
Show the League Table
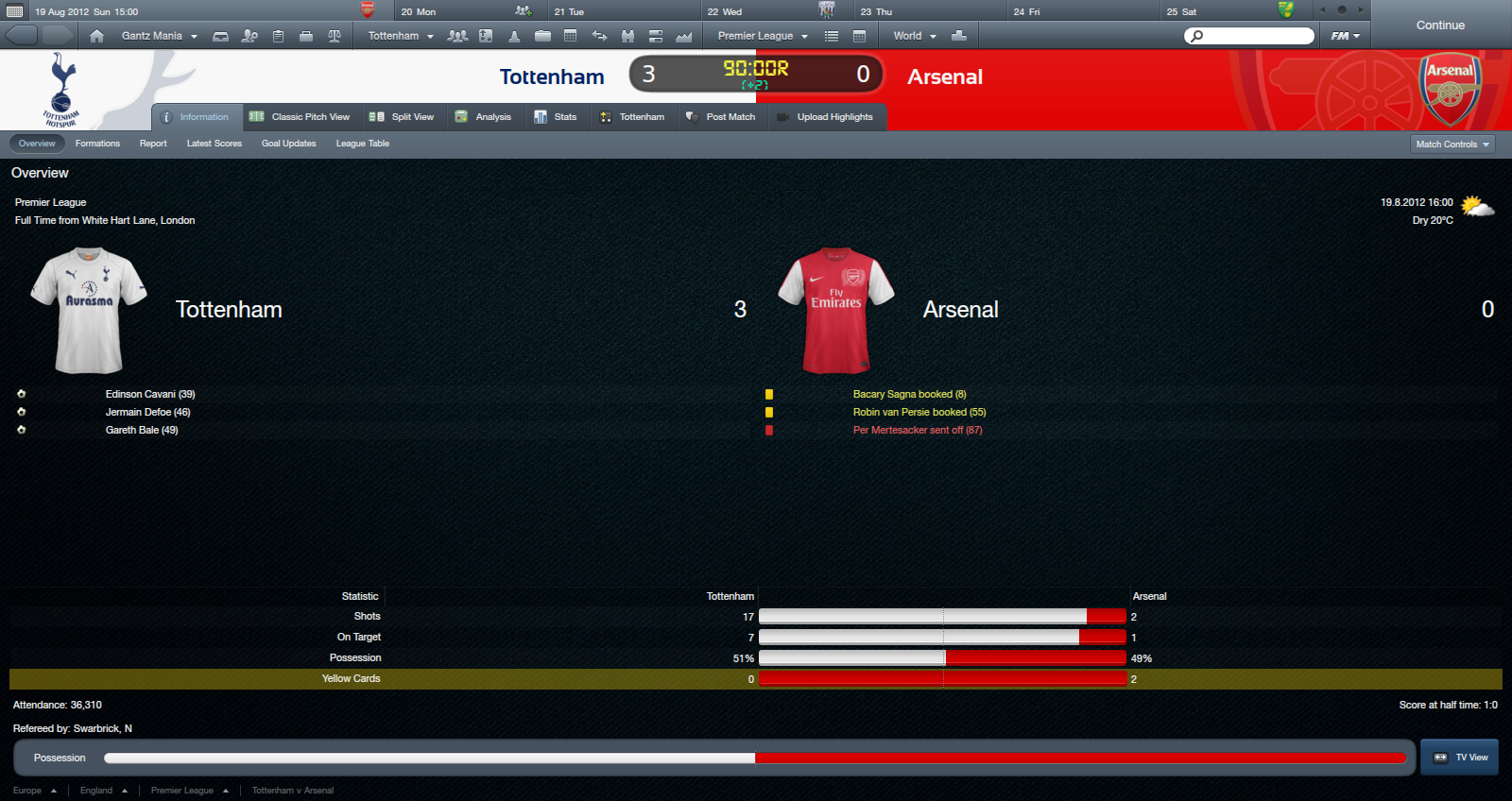point(363,144)
